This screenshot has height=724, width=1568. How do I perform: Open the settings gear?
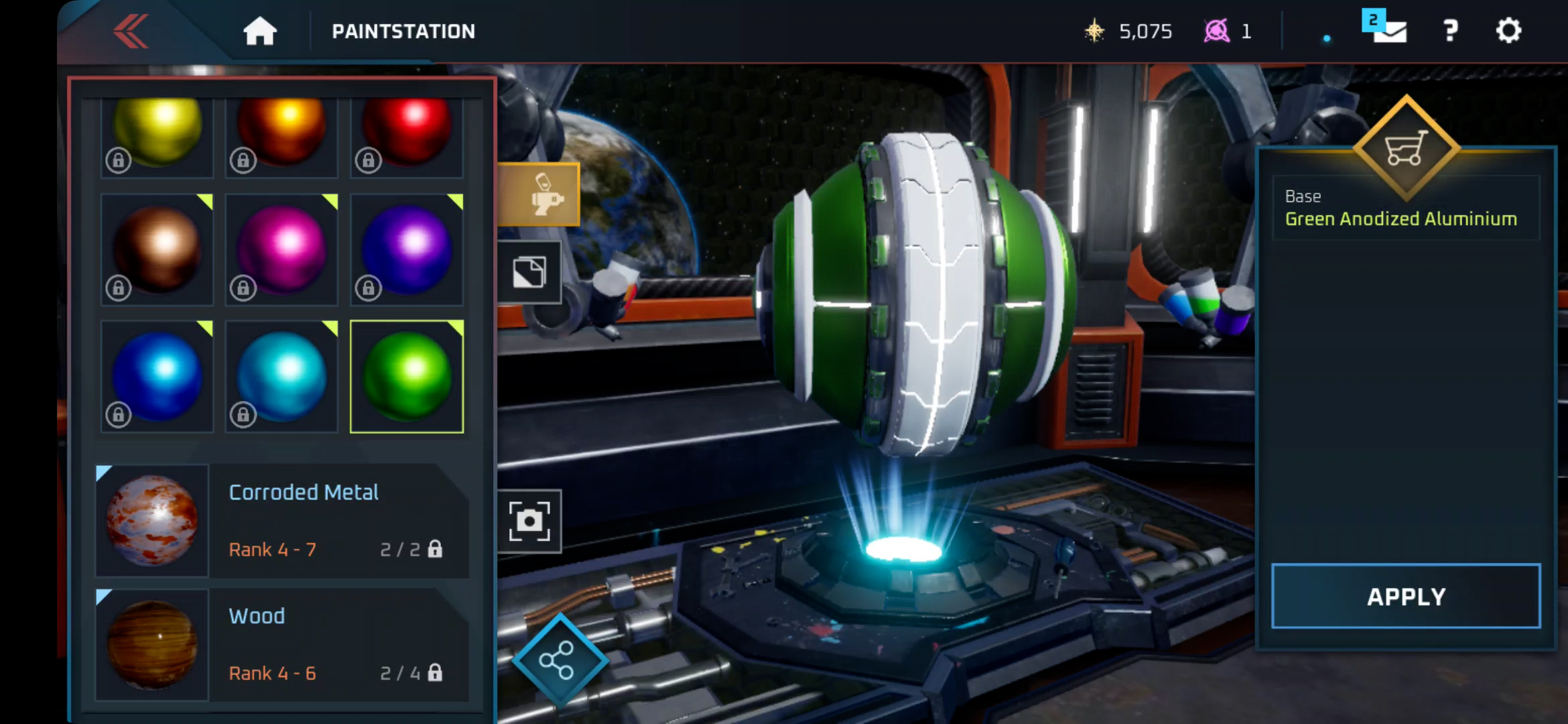click(x=1508, y=31)
